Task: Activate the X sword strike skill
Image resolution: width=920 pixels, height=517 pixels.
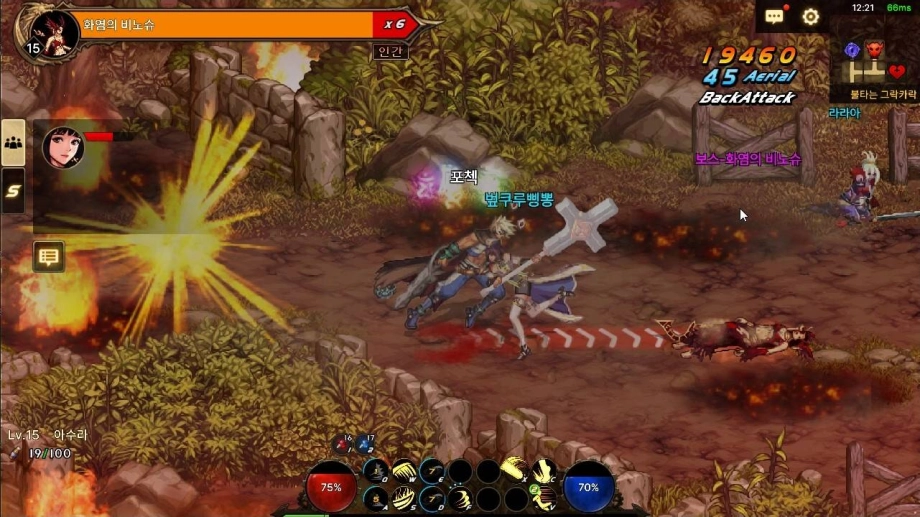Action: [515, 469]
